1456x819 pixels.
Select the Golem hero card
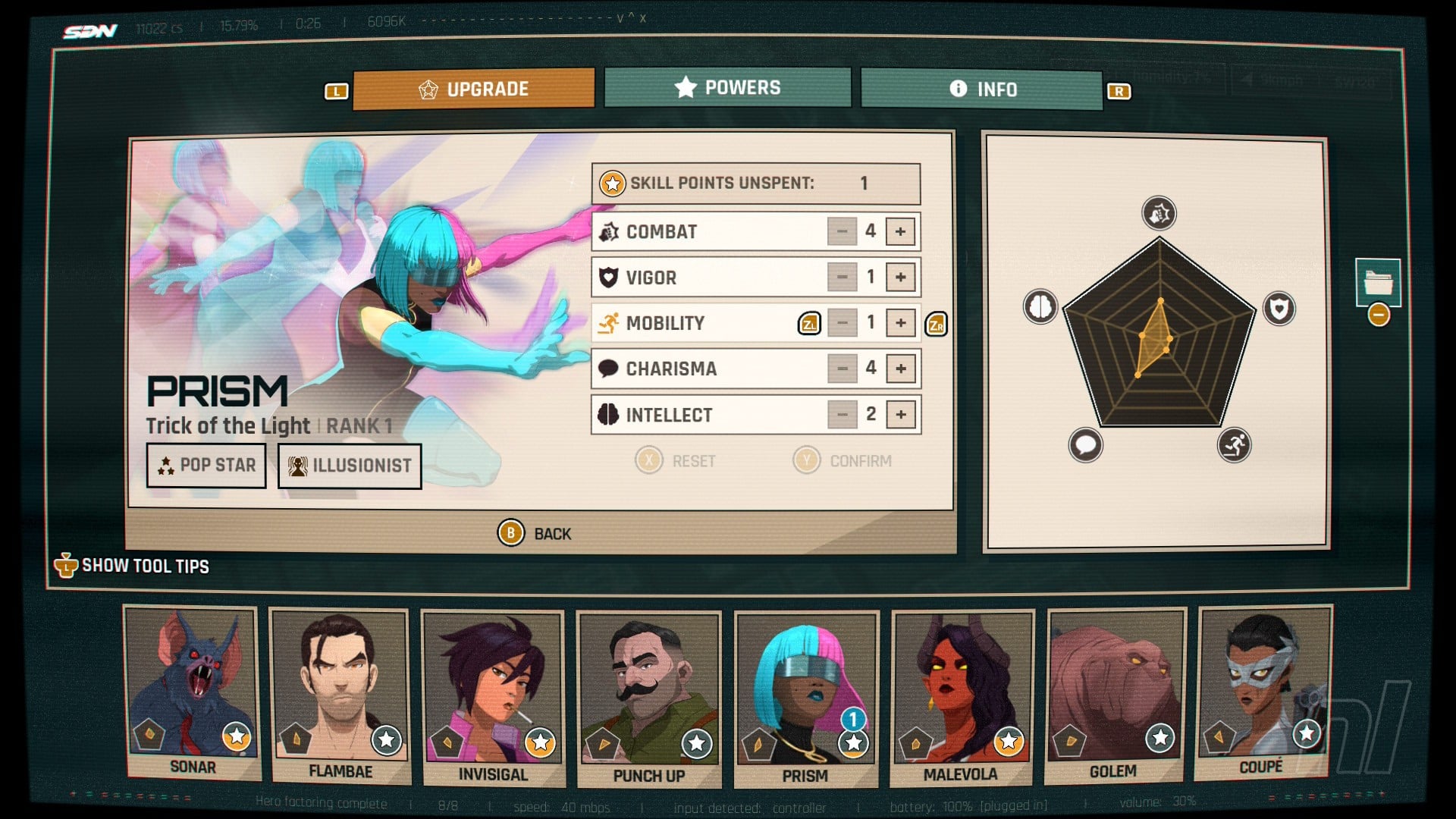[x=1113, y=695]
